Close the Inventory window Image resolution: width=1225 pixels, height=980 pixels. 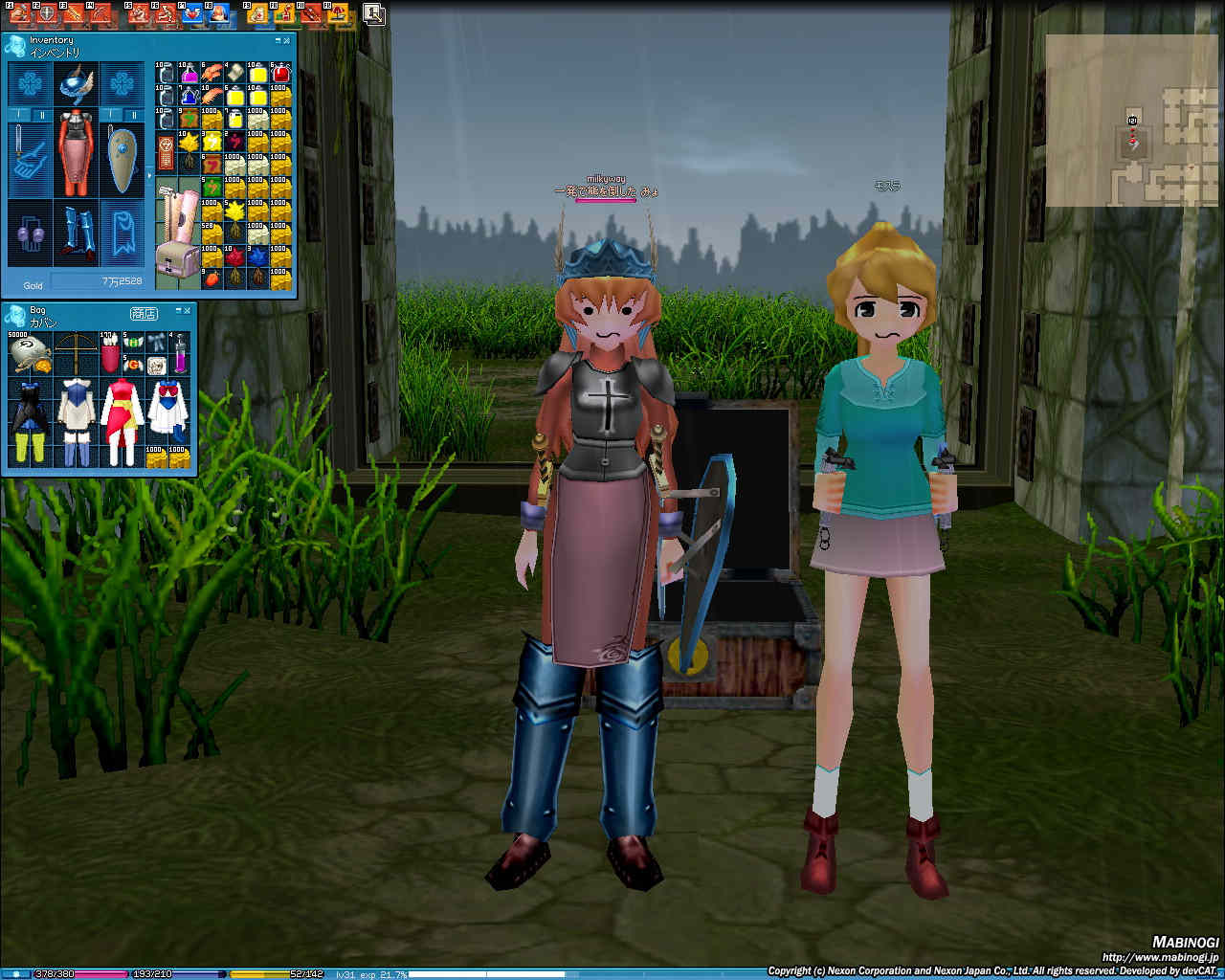(288, 41)
